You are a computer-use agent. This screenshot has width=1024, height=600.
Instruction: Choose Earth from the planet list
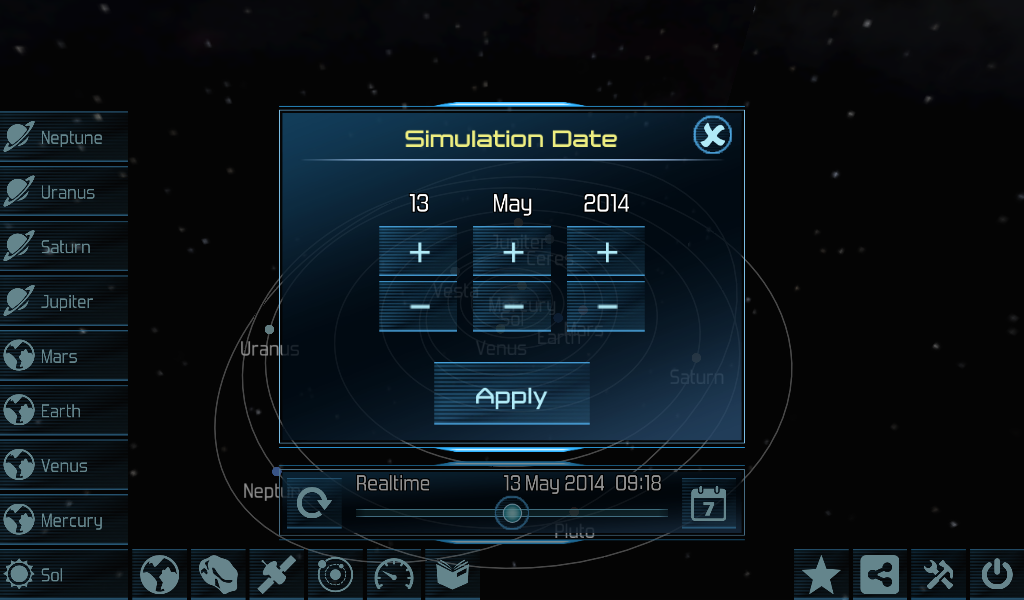(x=64, y=411)
